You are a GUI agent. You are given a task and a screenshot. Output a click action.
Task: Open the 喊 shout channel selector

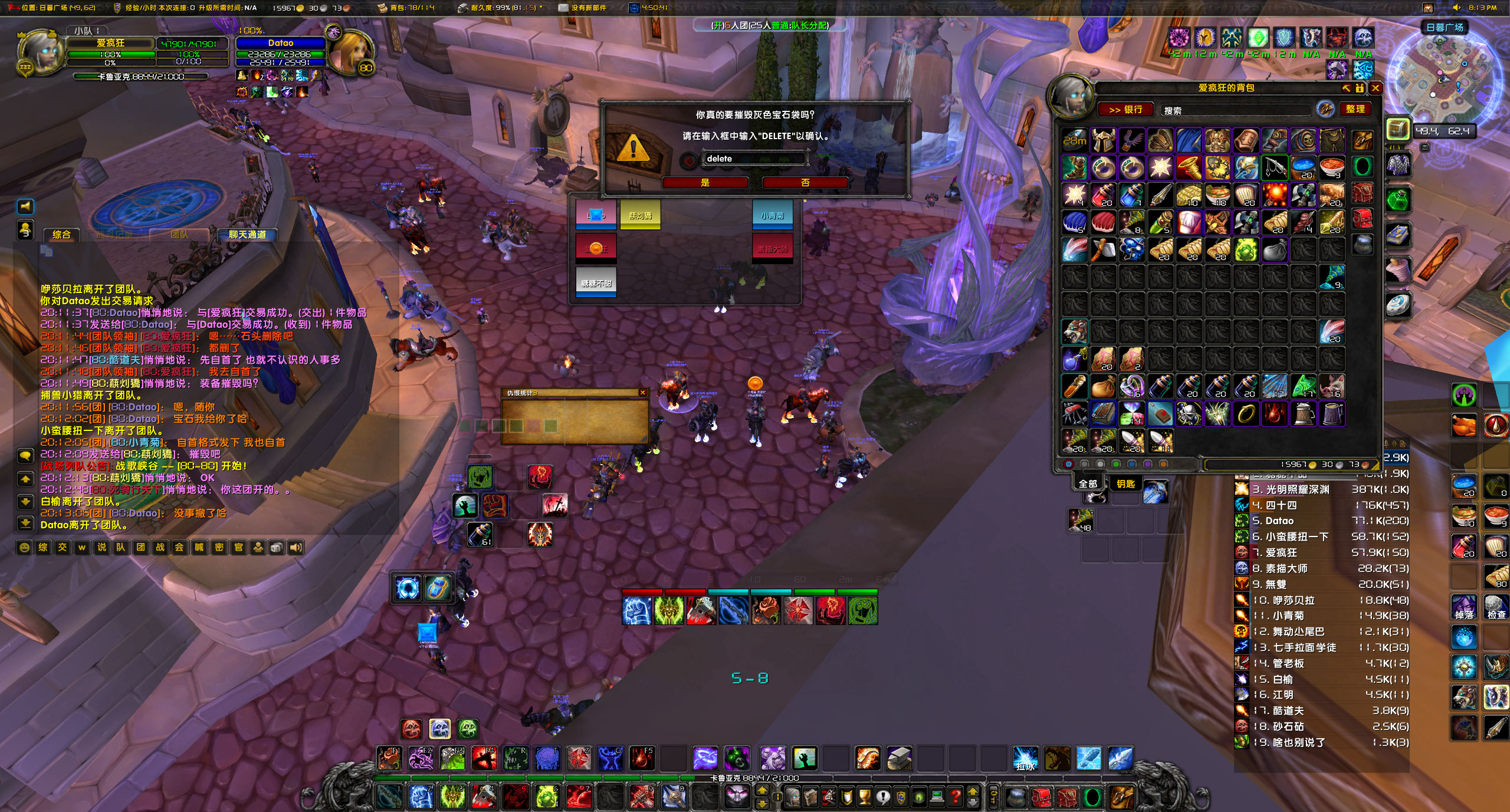click(199, 547)
